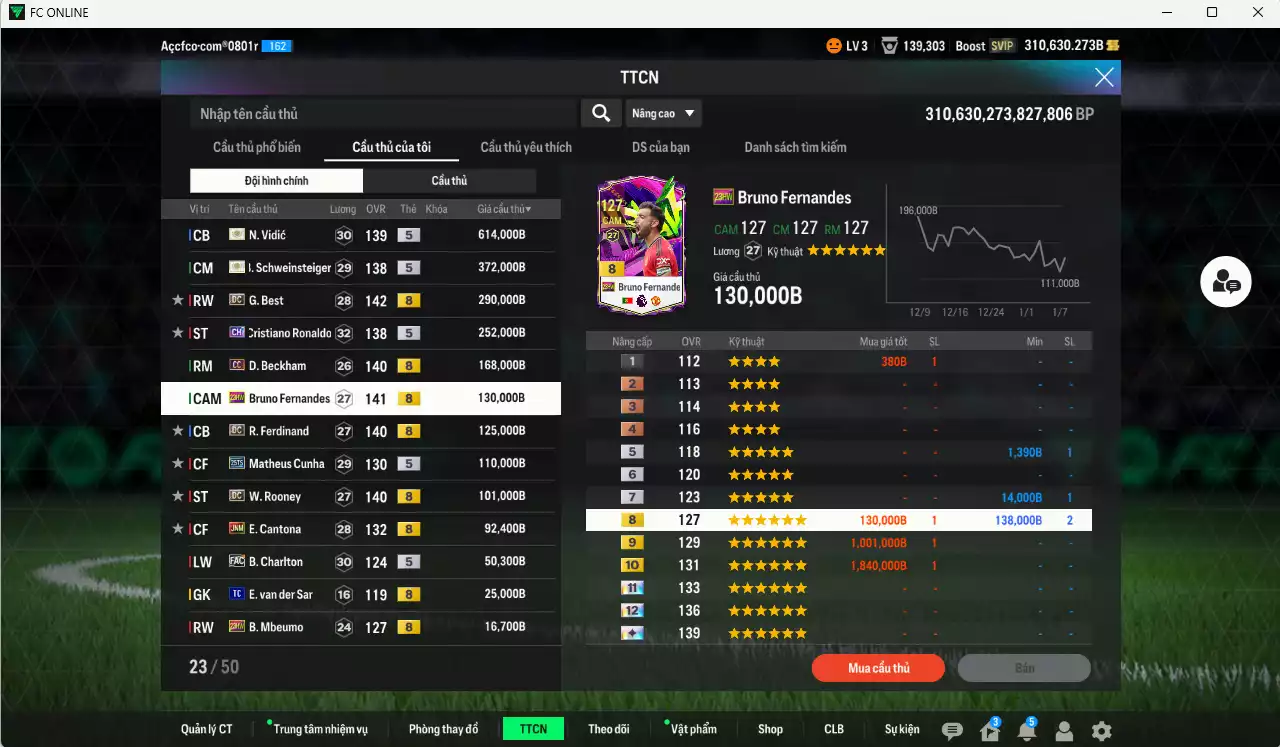The width and height of the screenshot is (1280, 747).
Task: Switch to the Cầu thủ yêu thích tab
Action: point(525,147)
